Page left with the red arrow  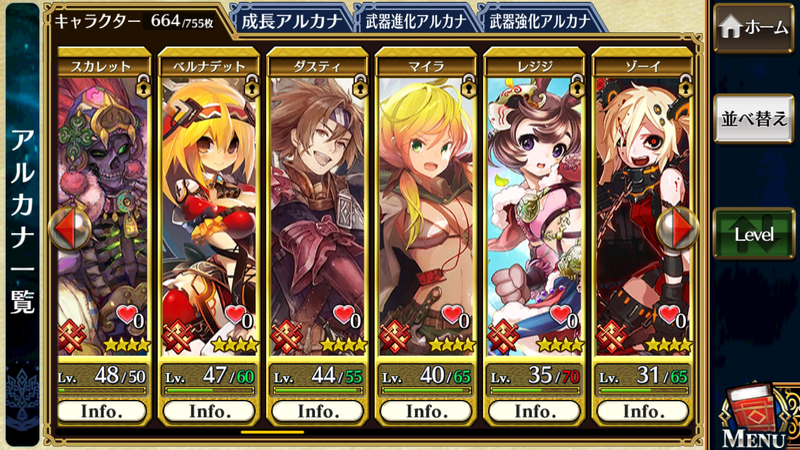click(70, 228)
